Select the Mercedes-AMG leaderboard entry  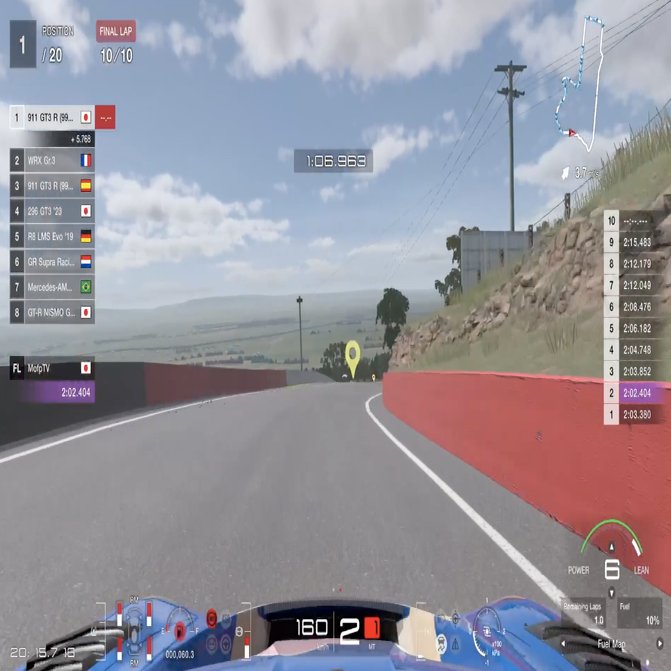[x=52, y=287]
